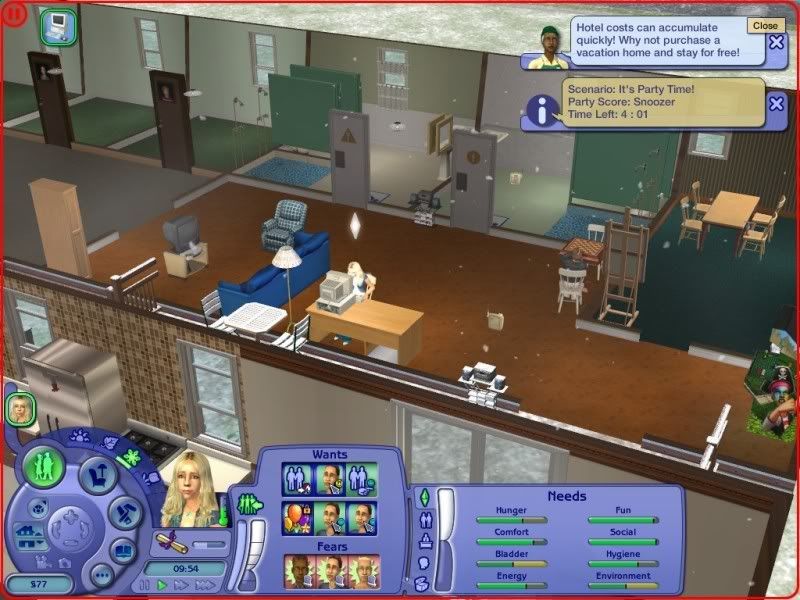
Task: Open the Inventory box tab
Action: pos(424,583)
